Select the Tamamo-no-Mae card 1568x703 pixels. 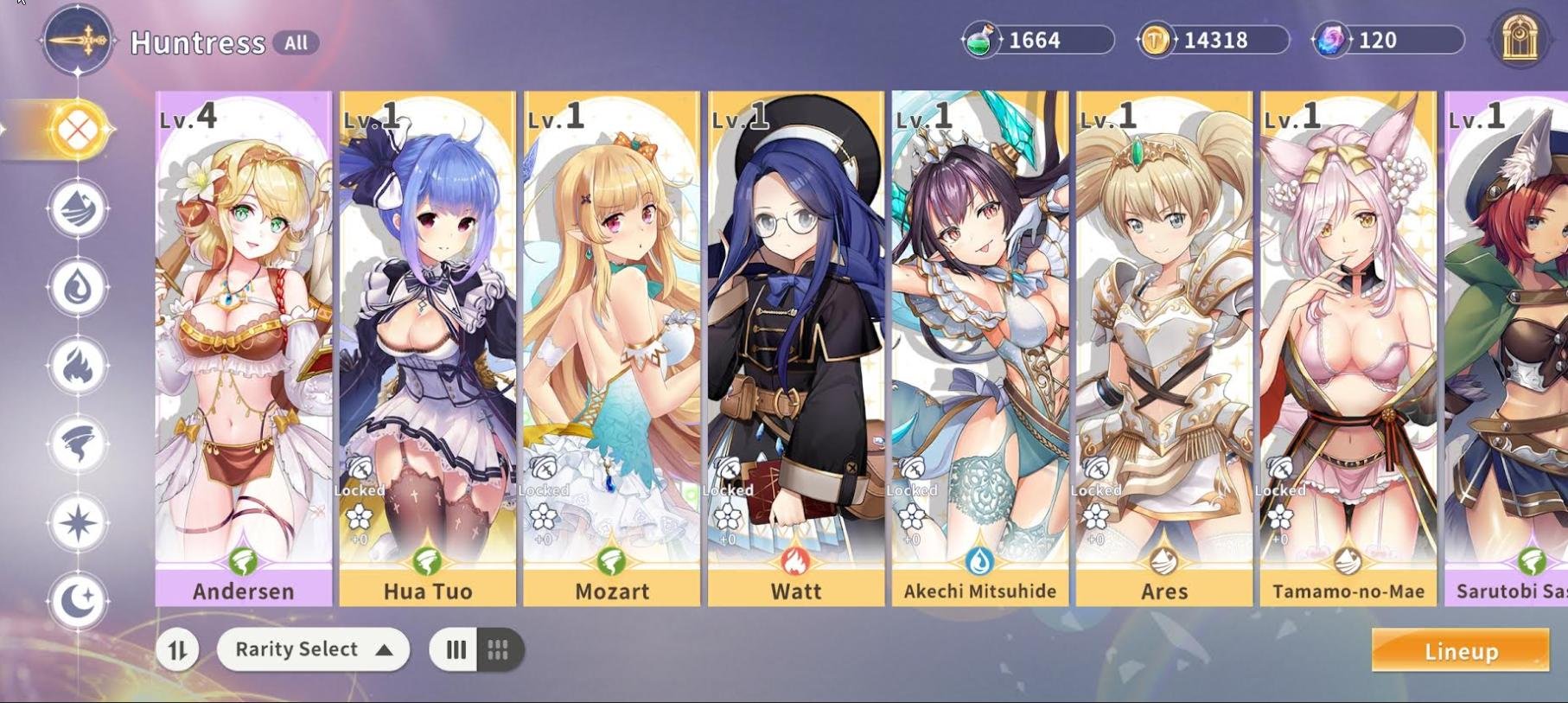coord(1348,346)
